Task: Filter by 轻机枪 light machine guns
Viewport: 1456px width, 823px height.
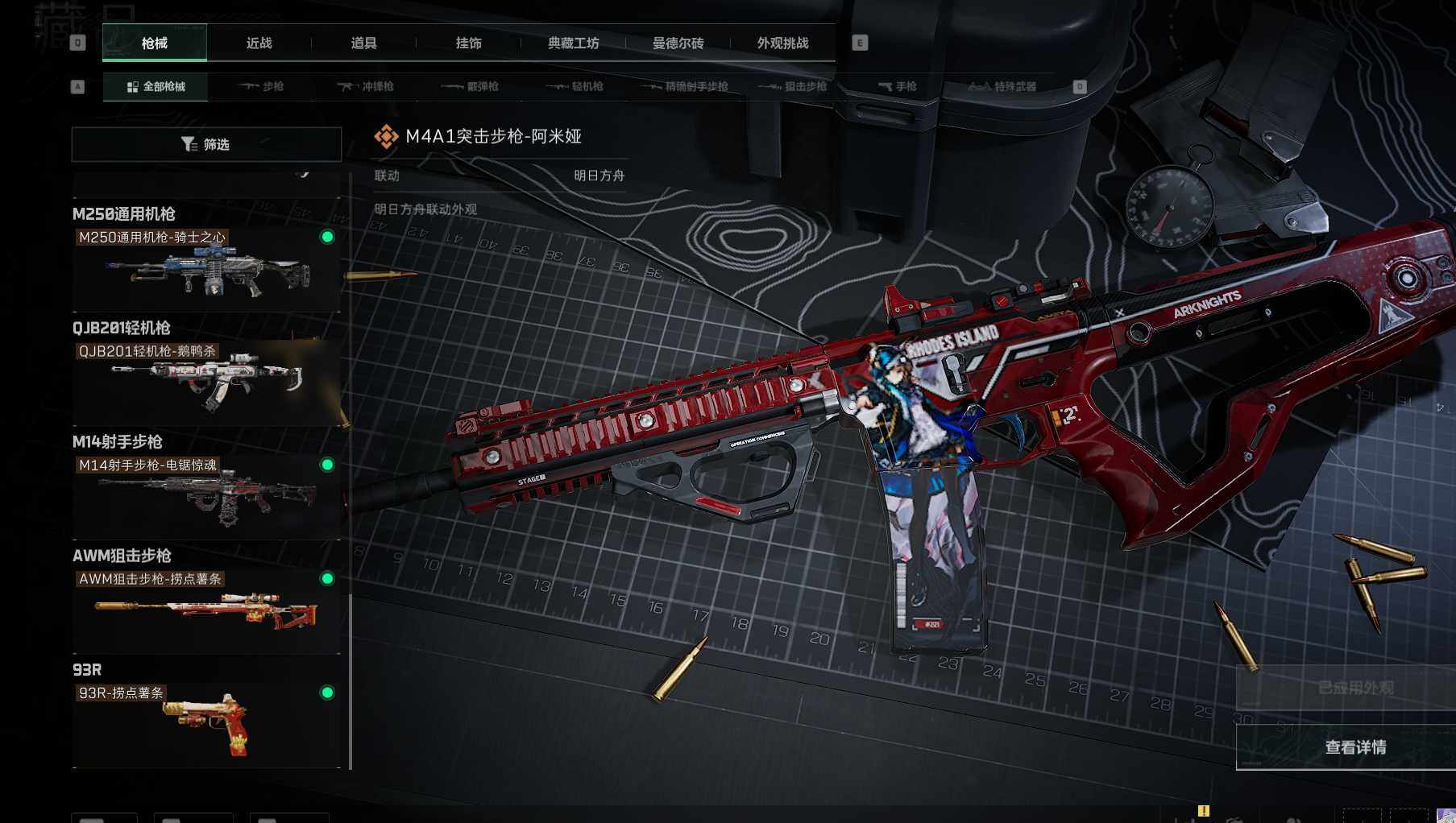Action: click(575, 86)
